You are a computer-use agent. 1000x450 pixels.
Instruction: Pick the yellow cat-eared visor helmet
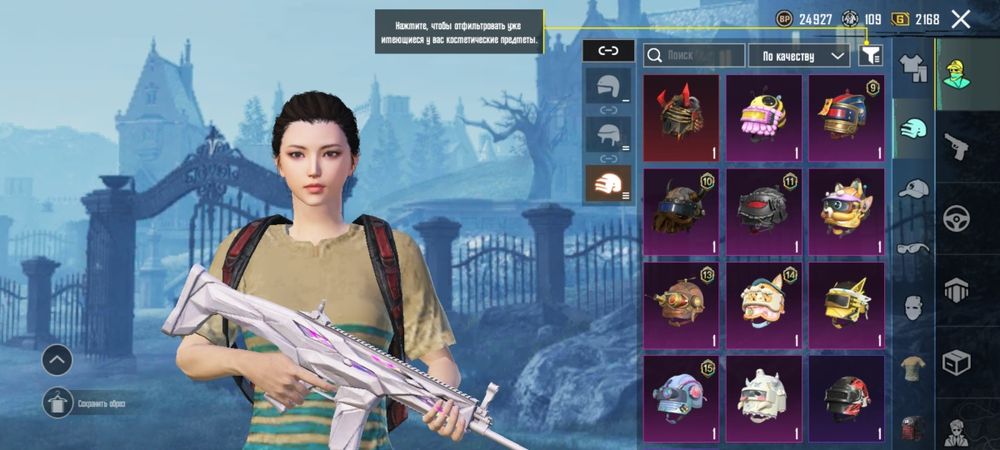(x=847, y=305)
